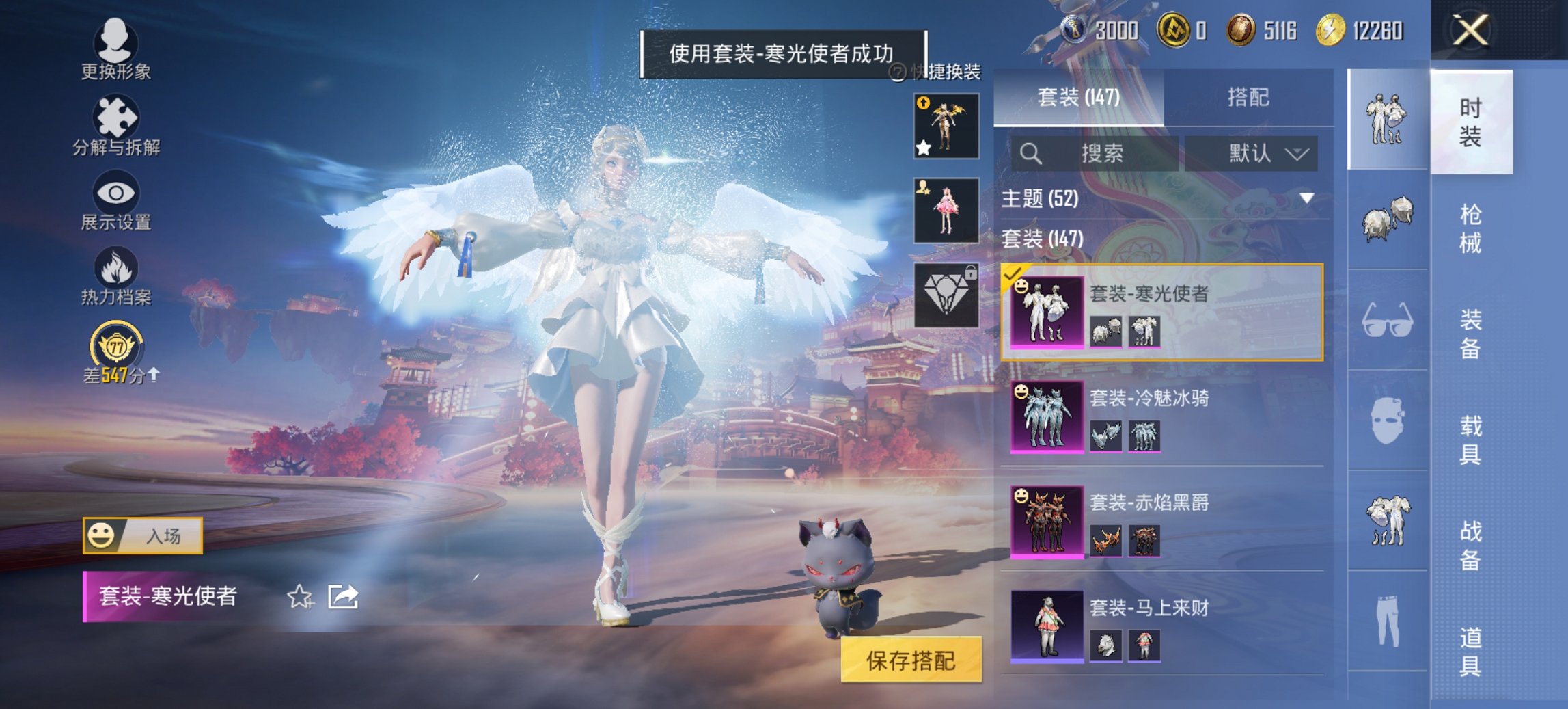This screenshot has width=1568, height=709.
Task: Open 展示设置 display settings
Action: click(116, 198)
